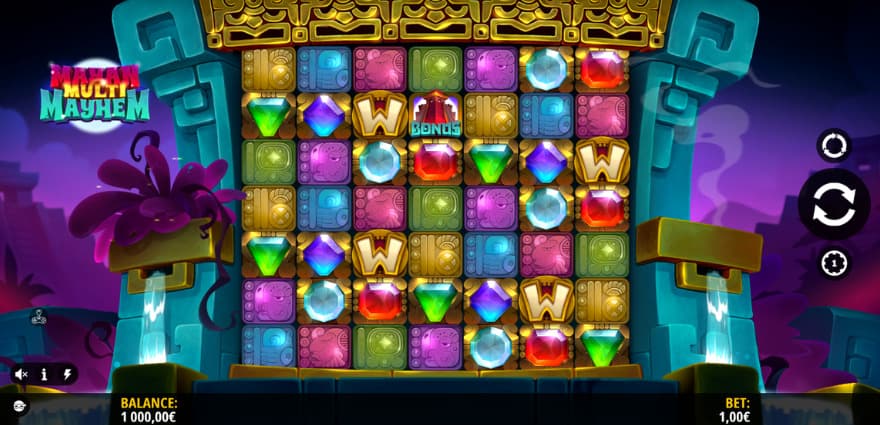Open the game info paytable
This screenshot has height=425, width=880.
click(44, 374)
